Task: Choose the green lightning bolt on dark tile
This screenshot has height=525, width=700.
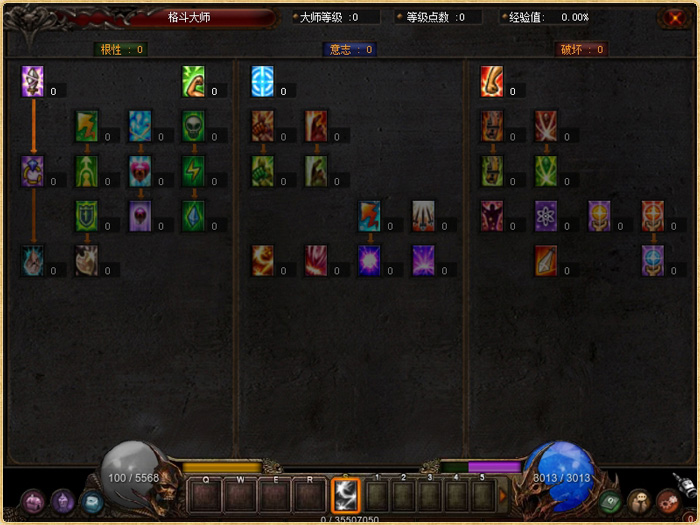Action: coord(193,170)
